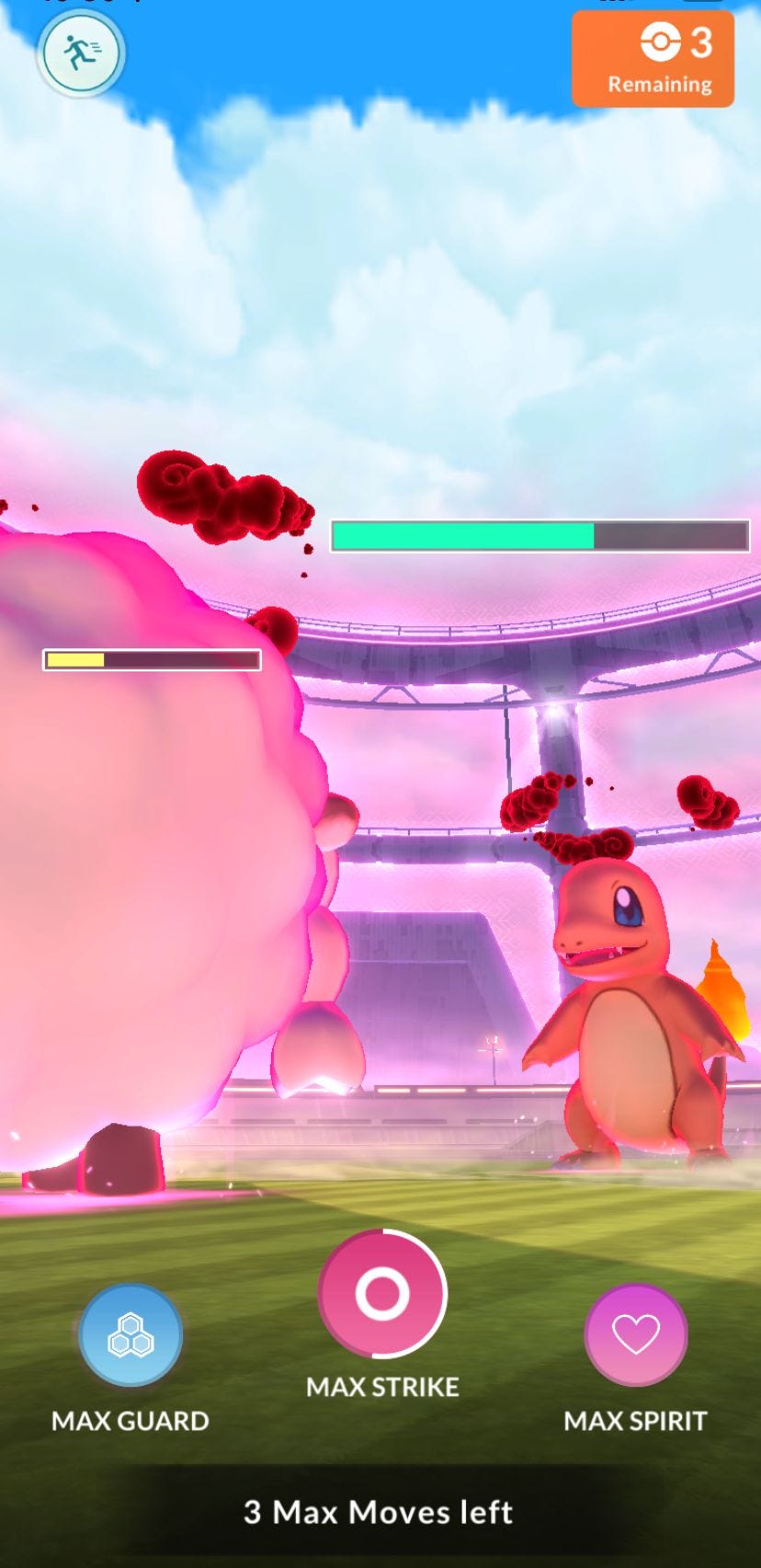Open the Pokémon Remaining party indicator
The width and height of the screenshot is (761, 1568).
(x=653, y=60)
